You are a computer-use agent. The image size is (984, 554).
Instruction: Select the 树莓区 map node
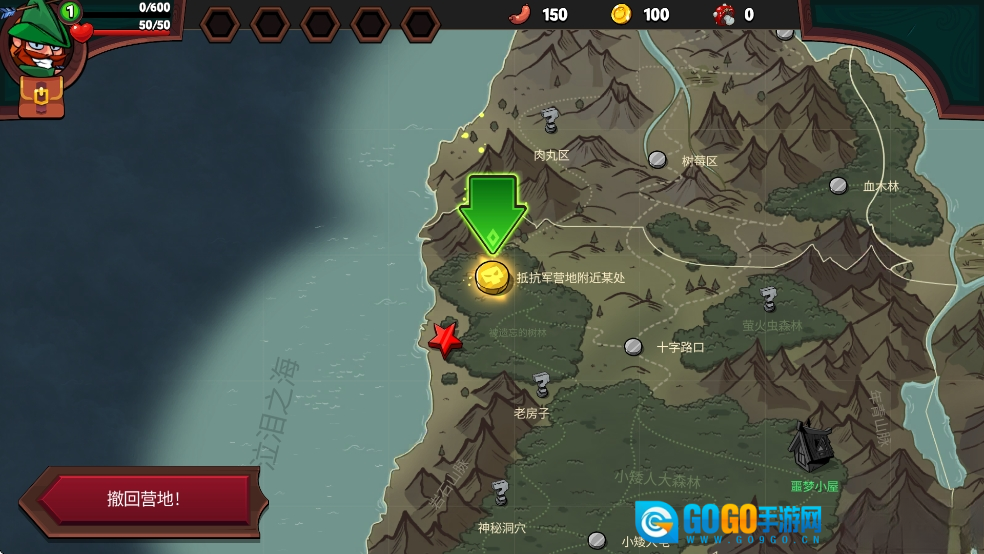click(657, 159)
